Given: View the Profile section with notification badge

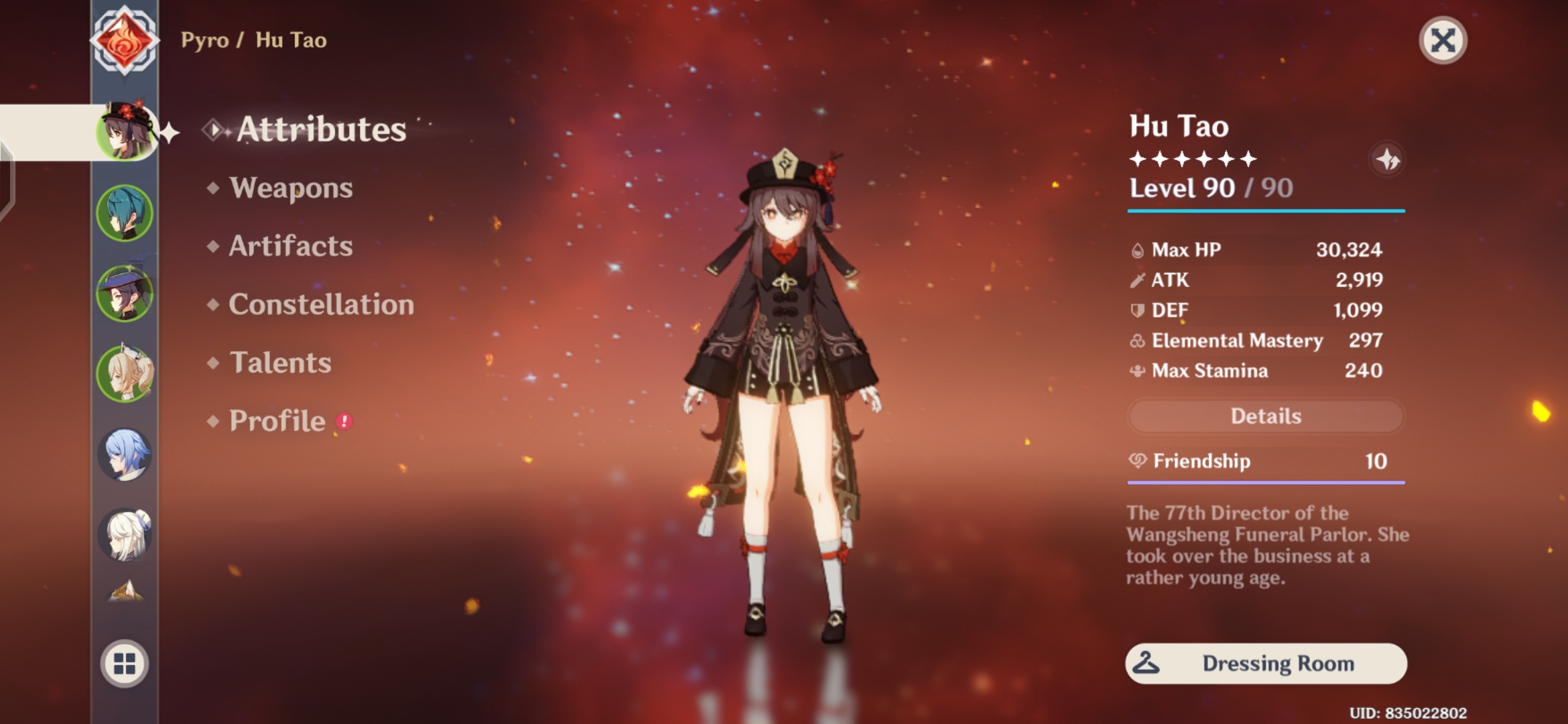Looking at the screenshot, I should tap(277, 421).
